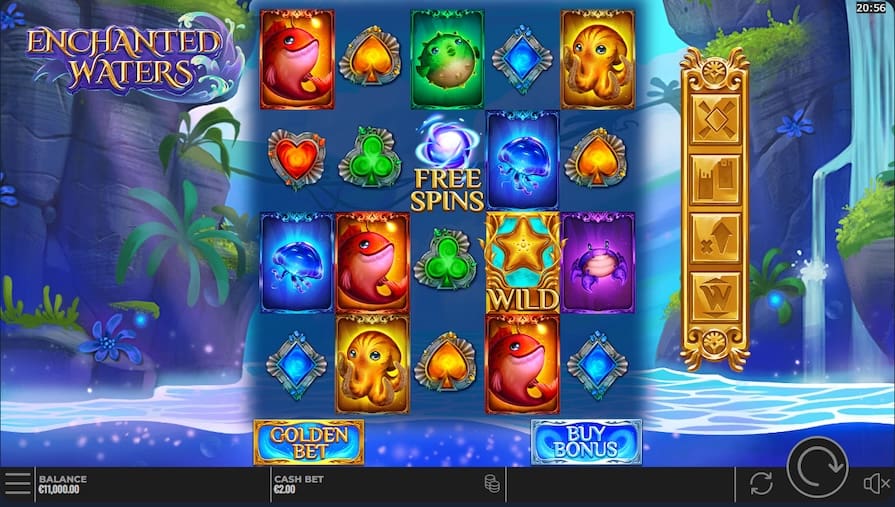The height and width of the screenshot is (507, 895).
Task: Open bet settings via coin stack icon
Action: pos(492,484)
